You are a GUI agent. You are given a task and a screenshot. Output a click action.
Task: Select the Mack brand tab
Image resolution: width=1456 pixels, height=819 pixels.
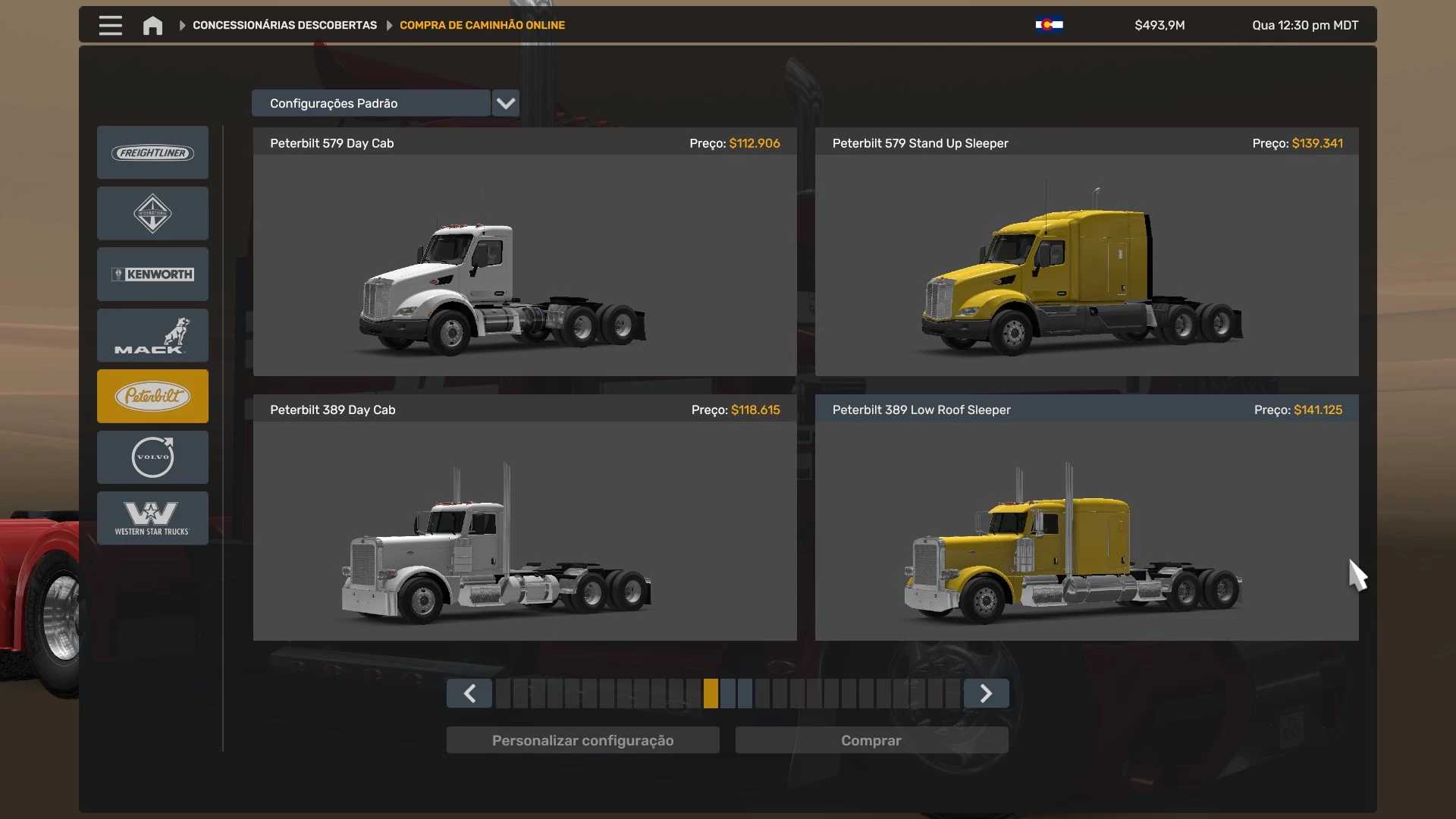click(x=152, y=335)
